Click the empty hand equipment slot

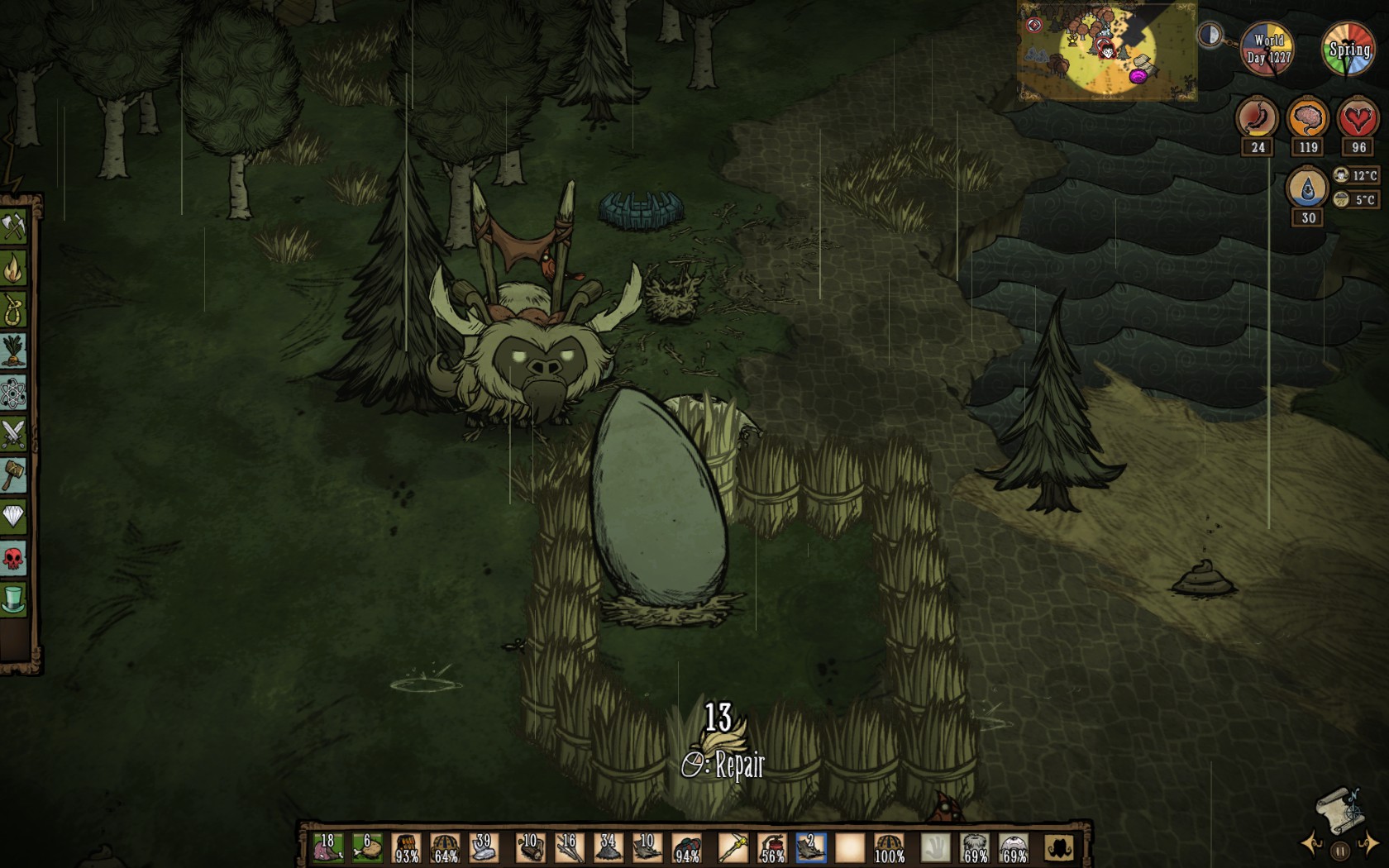tap(935, 848)
